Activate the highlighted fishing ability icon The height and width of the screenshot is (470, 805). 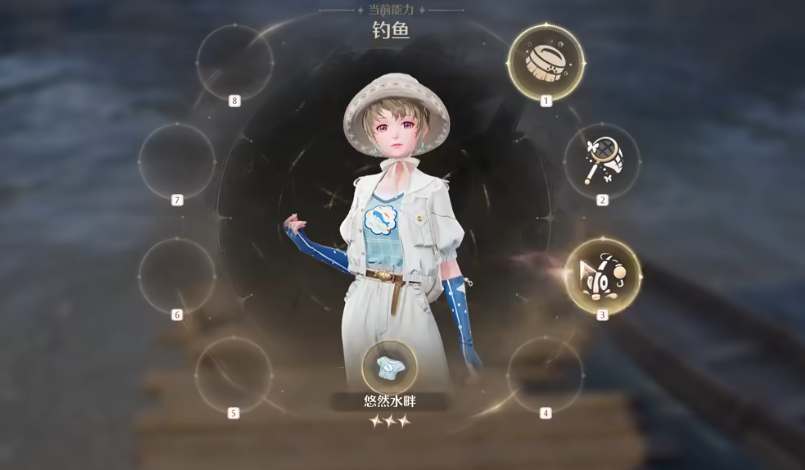tap(603, 275)
